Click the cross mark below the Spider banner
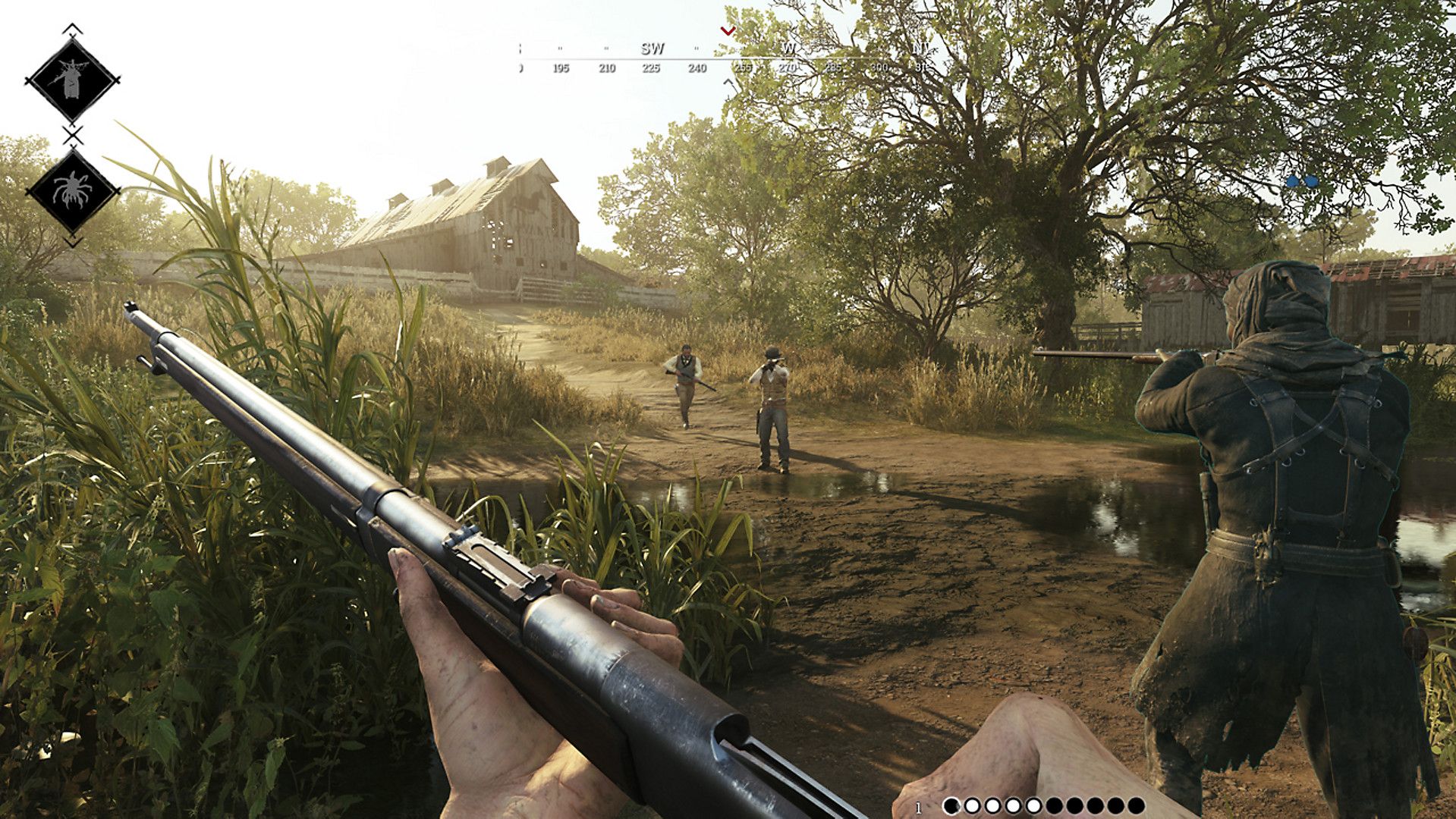Screen dimensions: 1456x819 point(74,238)
